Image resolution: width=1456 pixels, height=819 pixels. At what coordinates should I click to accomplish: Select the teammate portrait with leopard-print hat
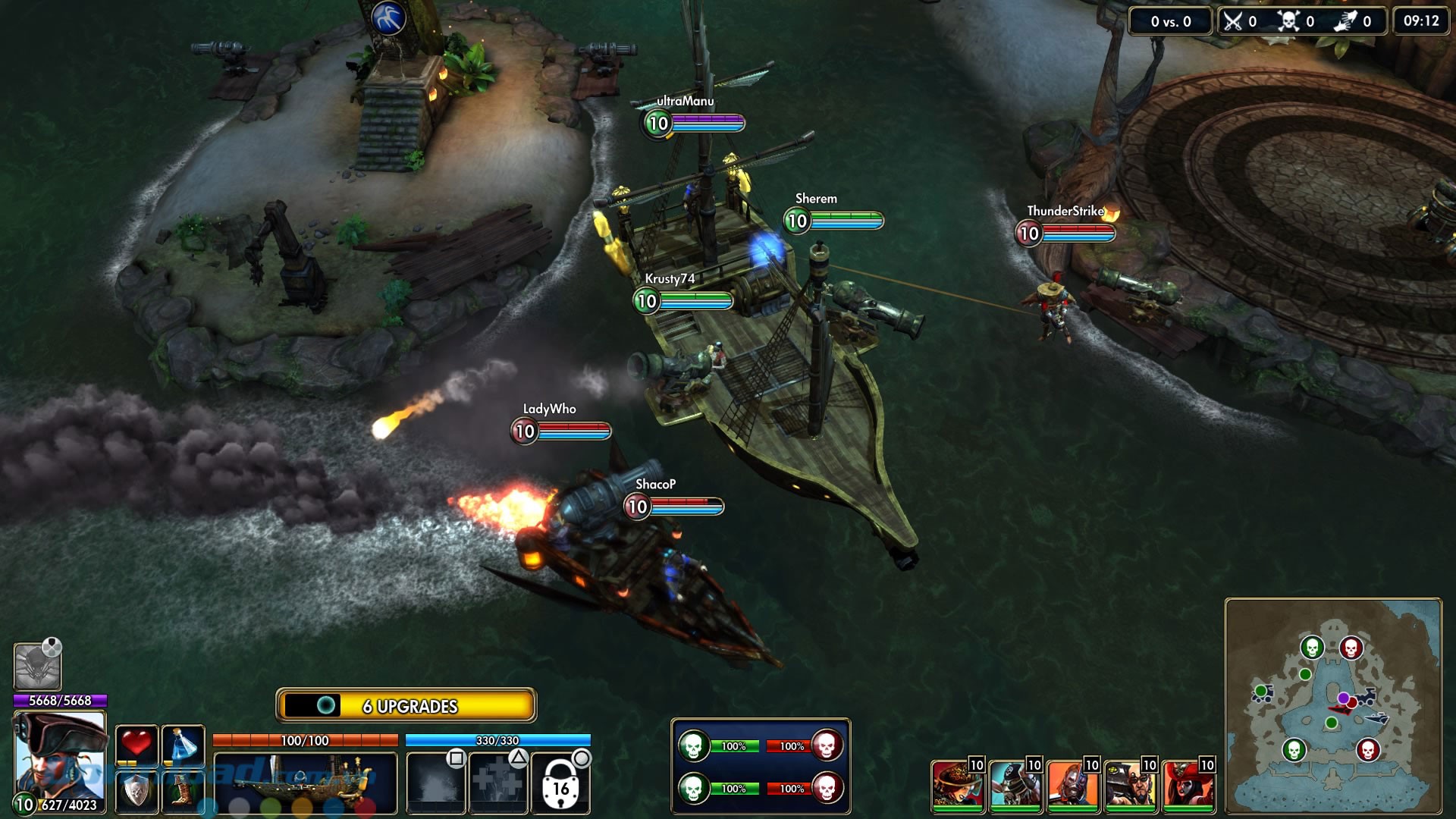[x=957, y=786]
